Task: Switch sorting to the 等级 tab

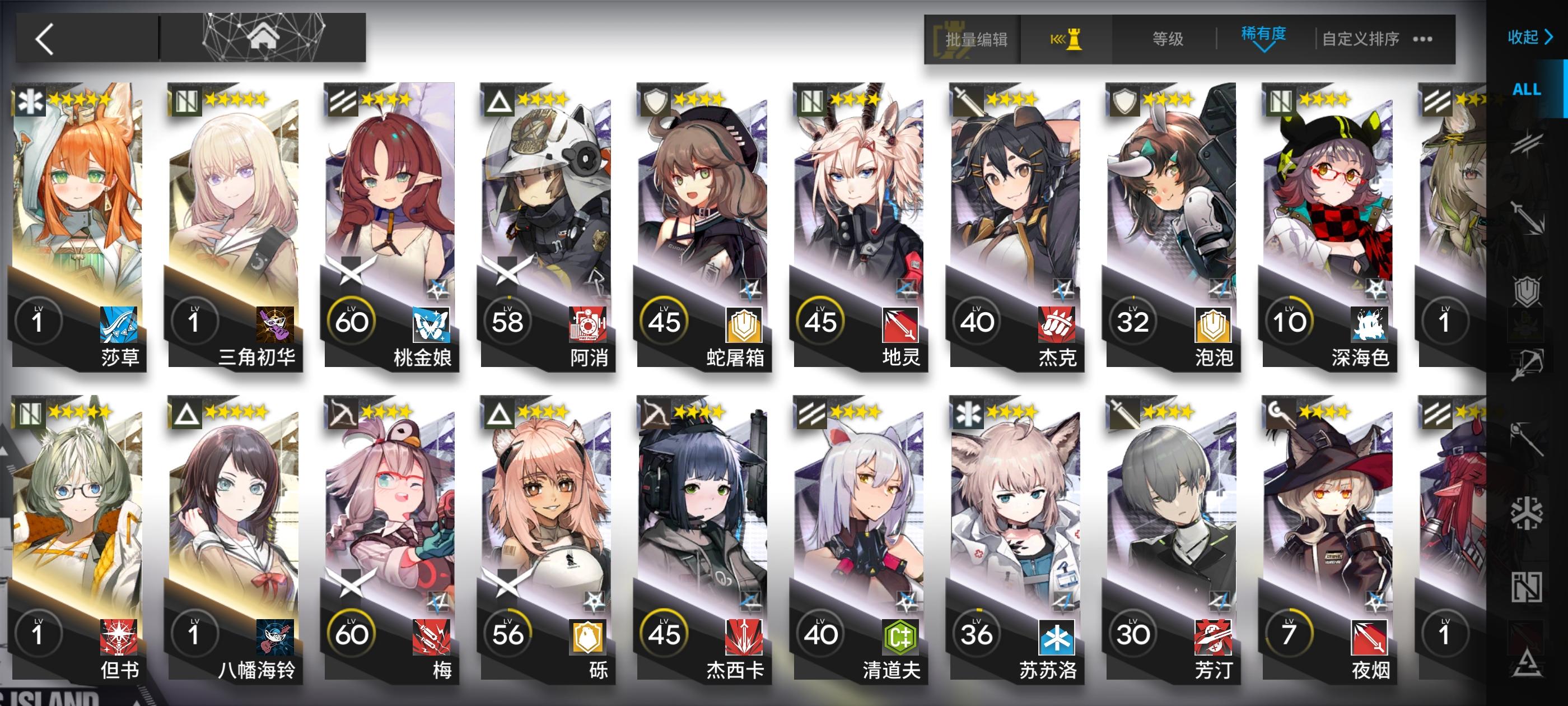Action: [1169, 38]
